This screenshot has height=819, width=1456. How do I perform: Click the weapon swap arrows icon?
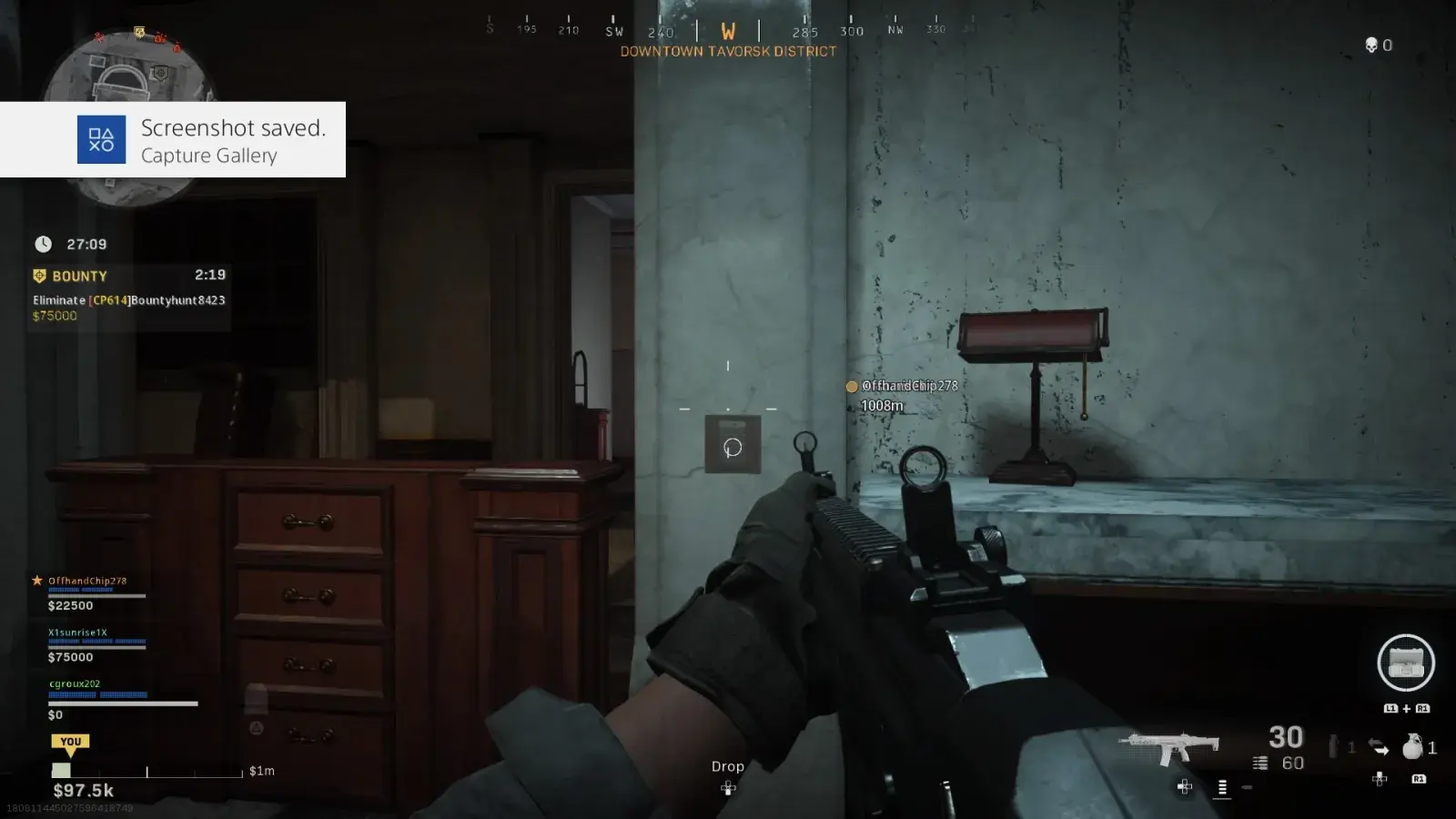pyautogui.click(x=1380, y=746)
